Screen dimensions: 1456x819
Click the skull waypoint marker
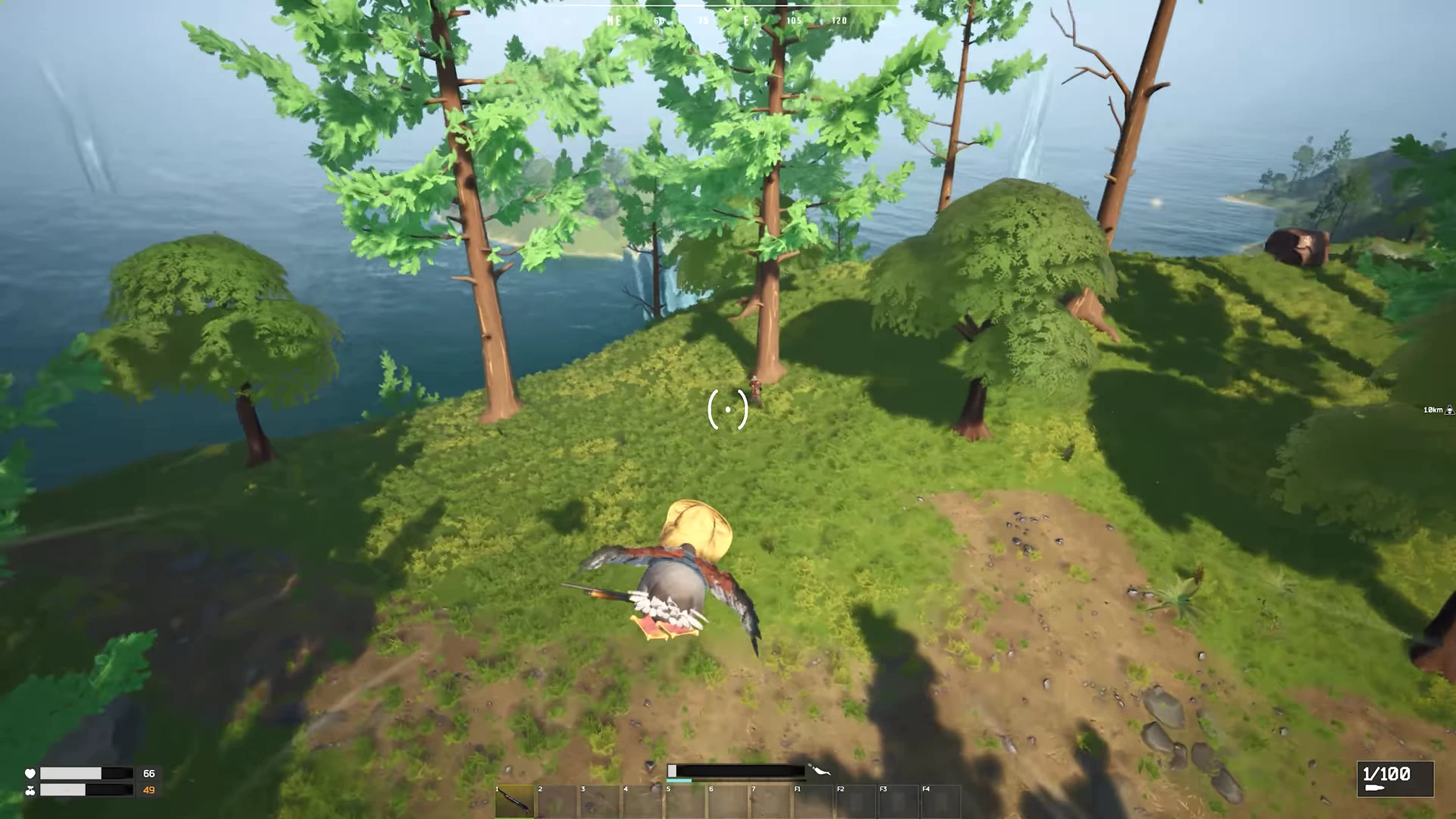pyautogui.click(x=1449, y=410)
